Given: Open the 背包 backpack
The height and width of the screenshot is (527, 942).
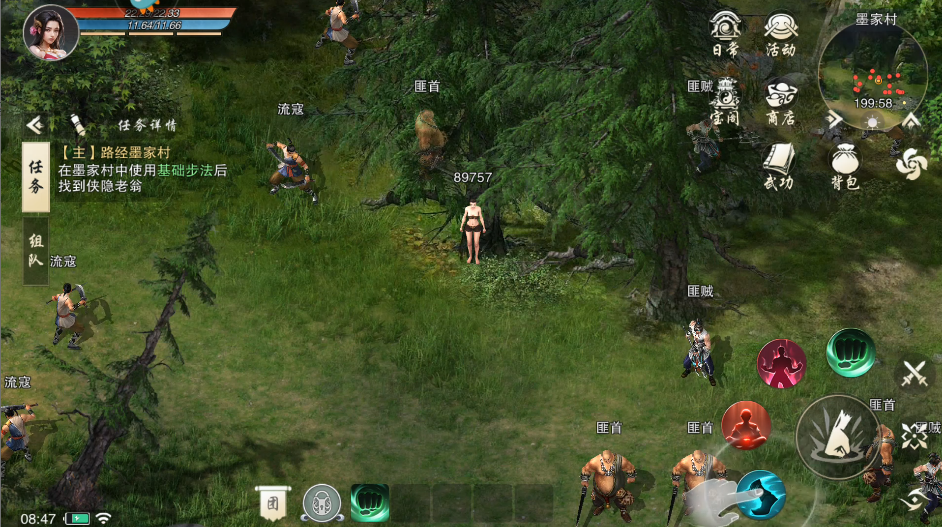Looking at the screenshot, I should 846,165.
